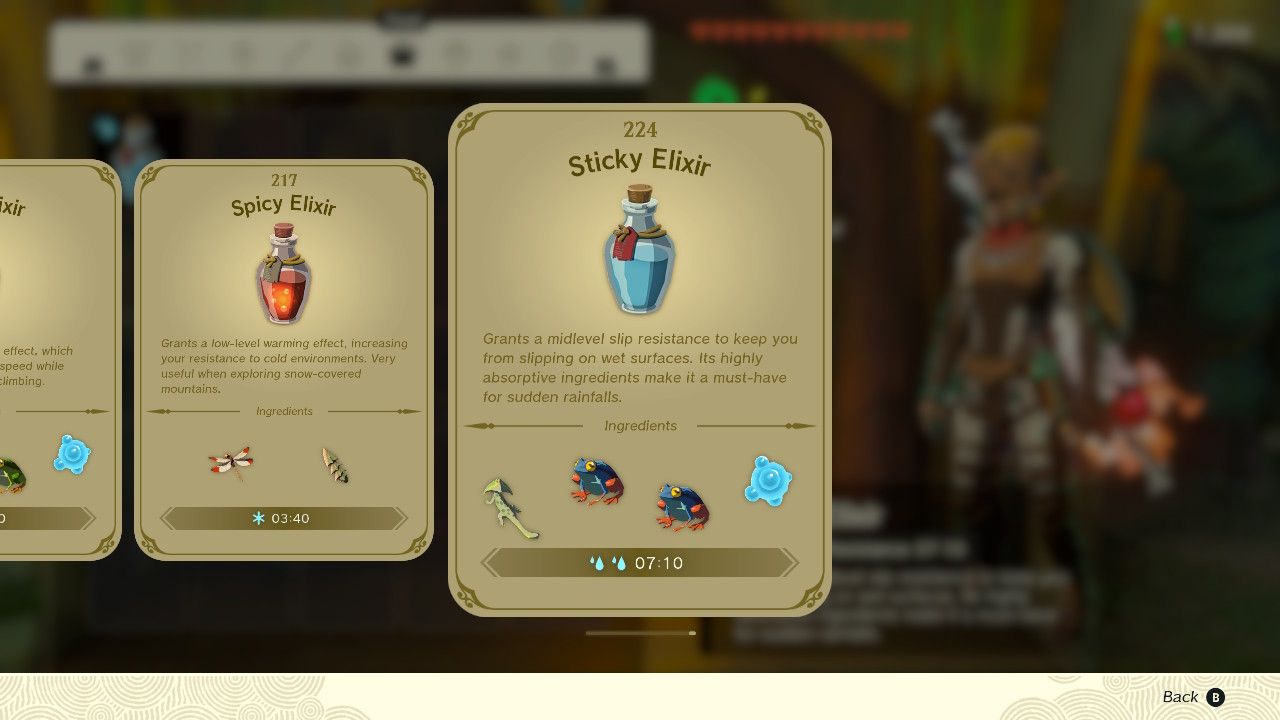Click the Fireproof Lizard ingredient icon
The image size is (1280, 720).
[334, 465]
